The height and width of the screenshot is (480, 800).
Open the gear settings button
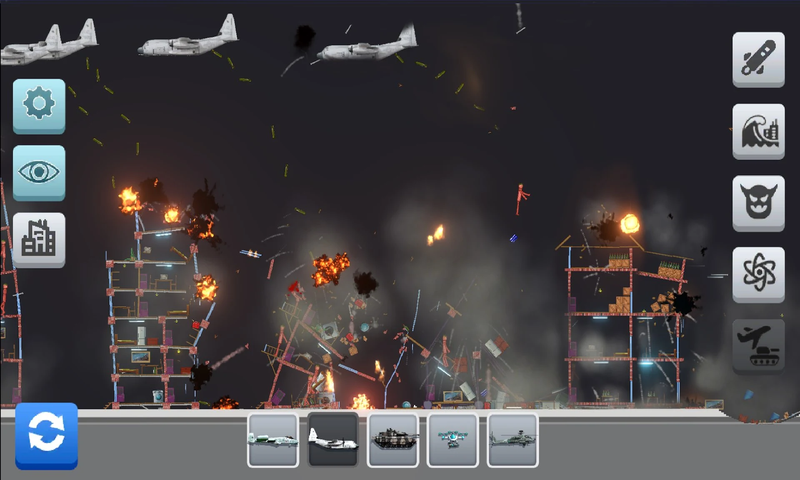[39, 106]
